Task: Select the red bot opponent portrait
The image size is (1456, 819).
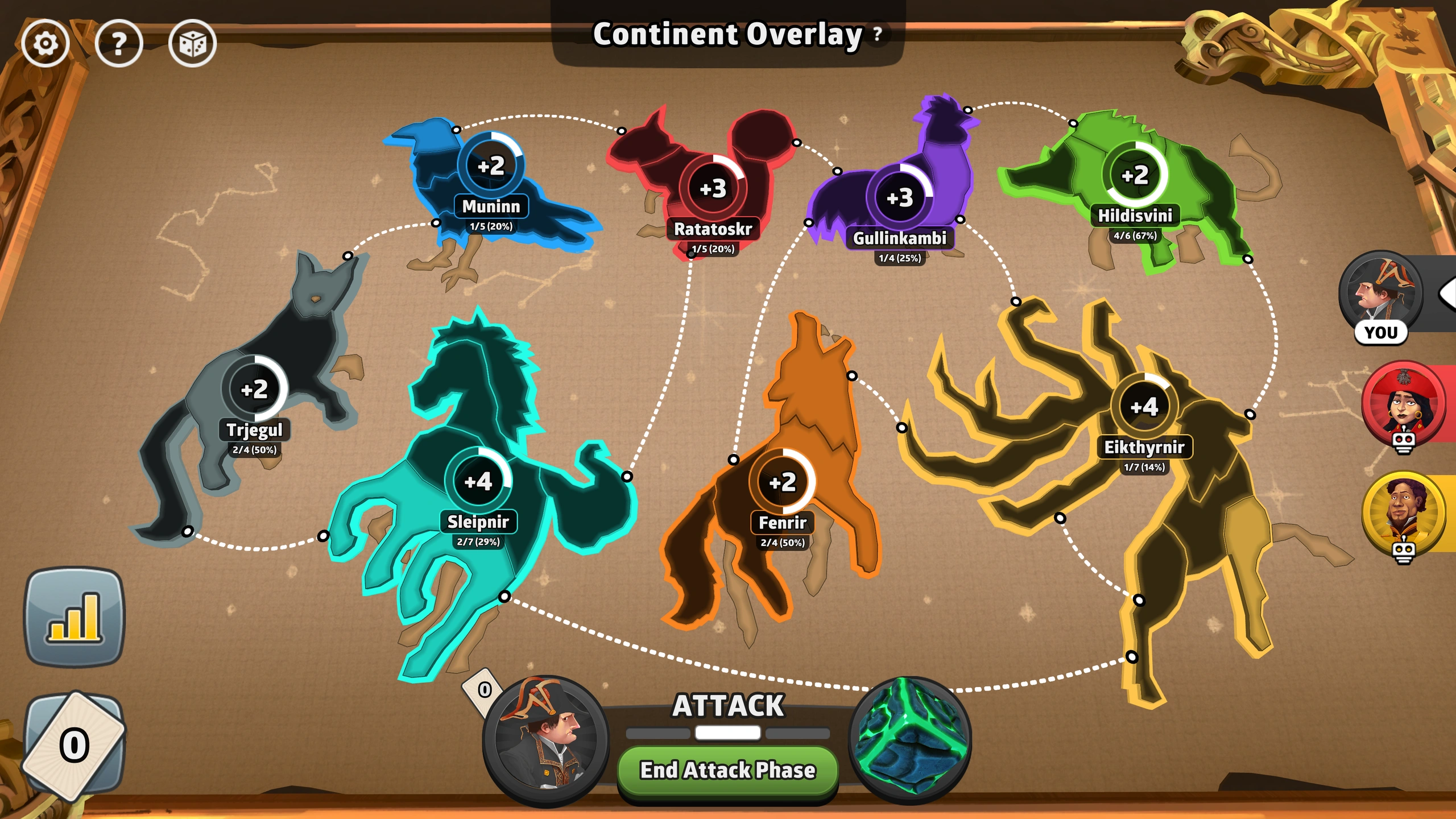Action: point(1404,403)
